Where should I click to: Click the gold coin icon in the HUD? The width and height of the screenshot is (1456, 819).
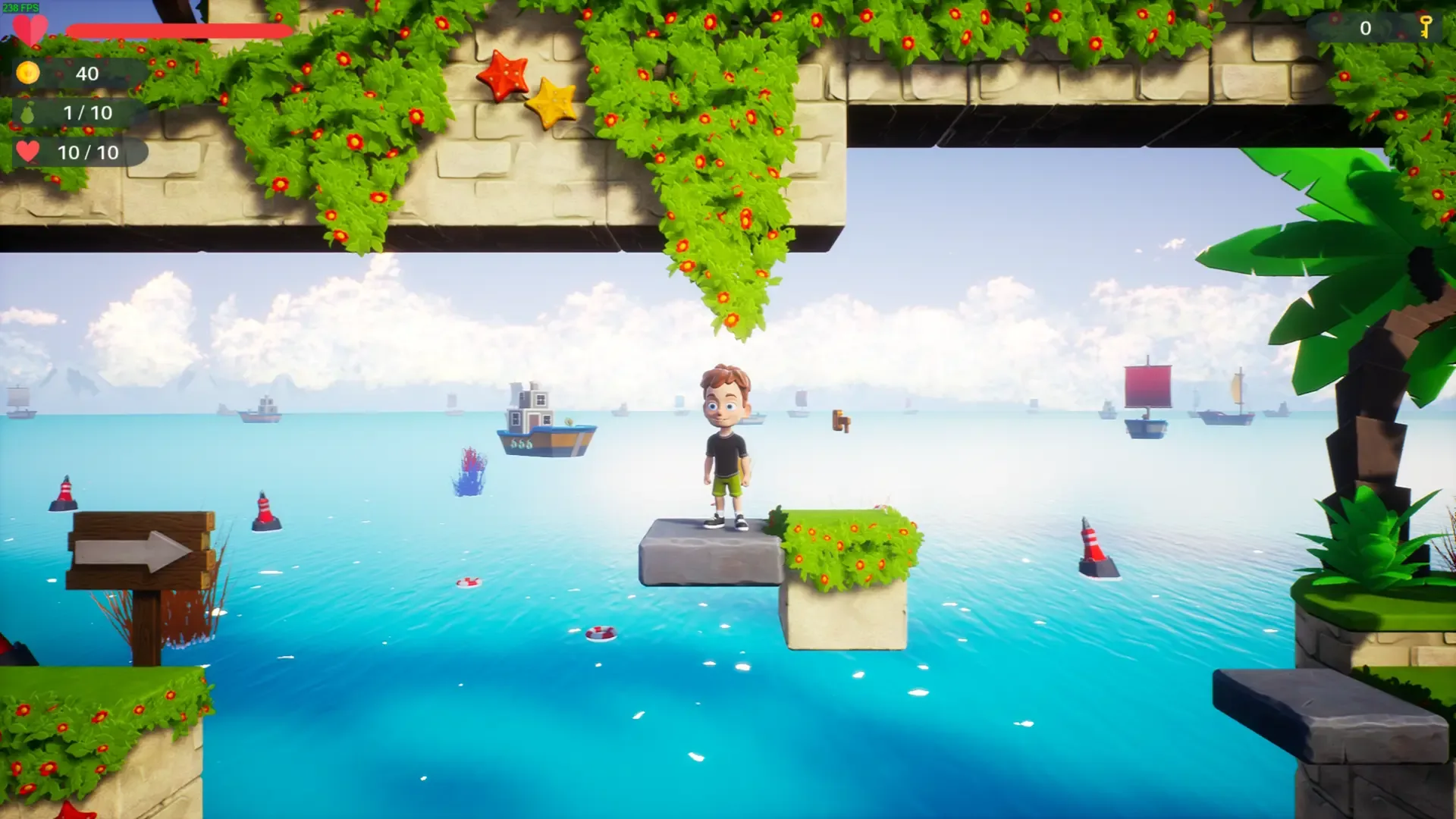[x=27, y=74]
